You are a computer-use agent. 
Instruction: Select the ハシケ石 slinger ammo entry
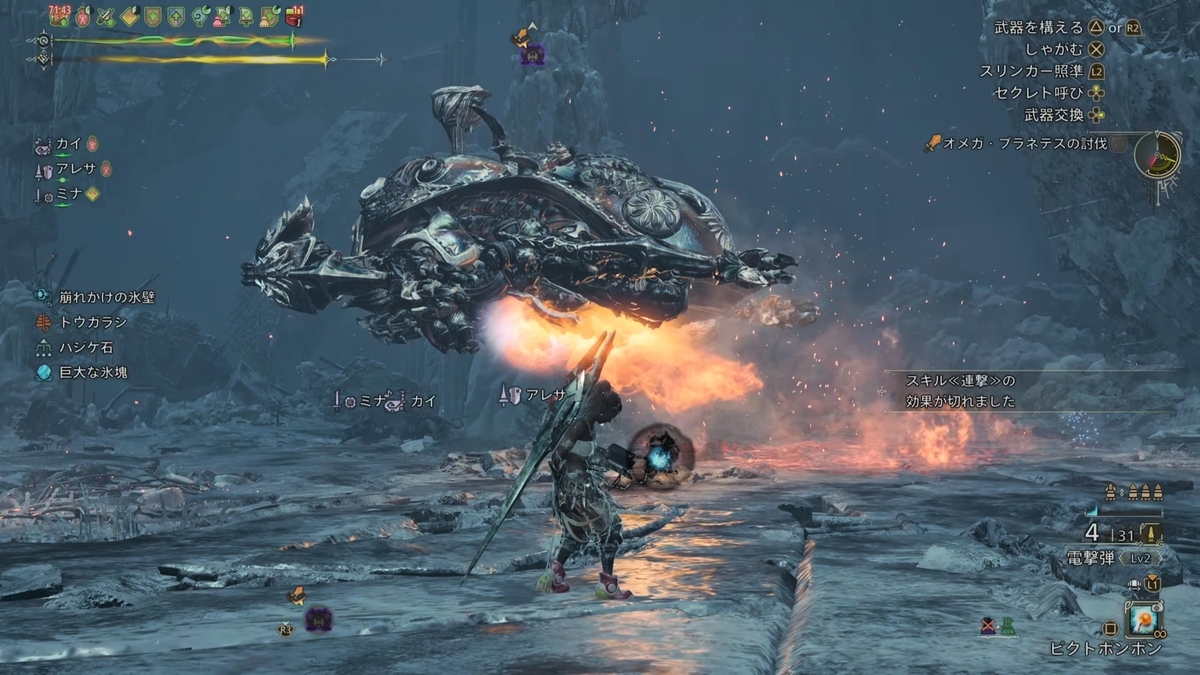85,347
